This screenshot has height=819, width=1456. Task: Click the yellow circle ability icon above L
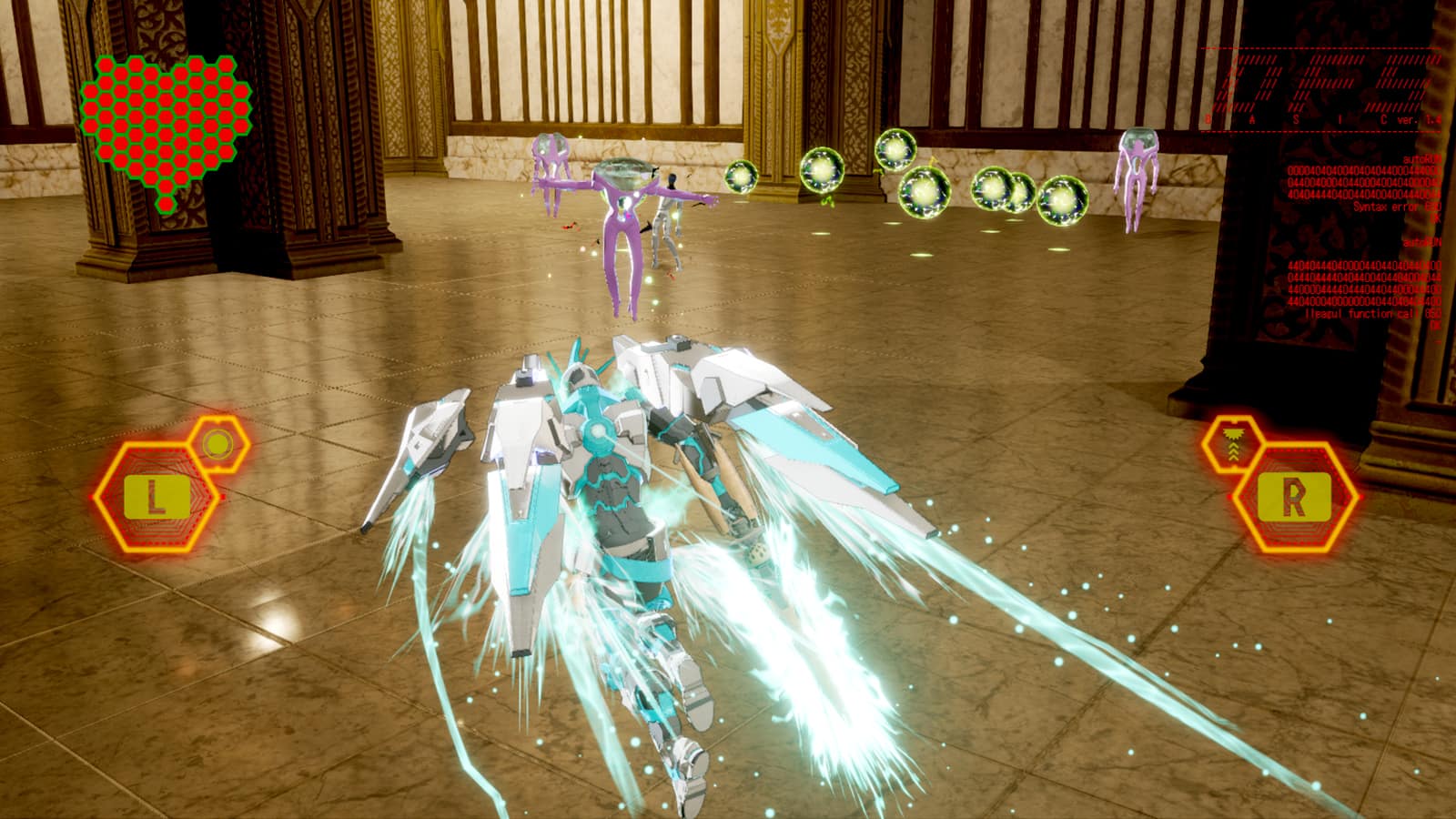tap(217, 442)
